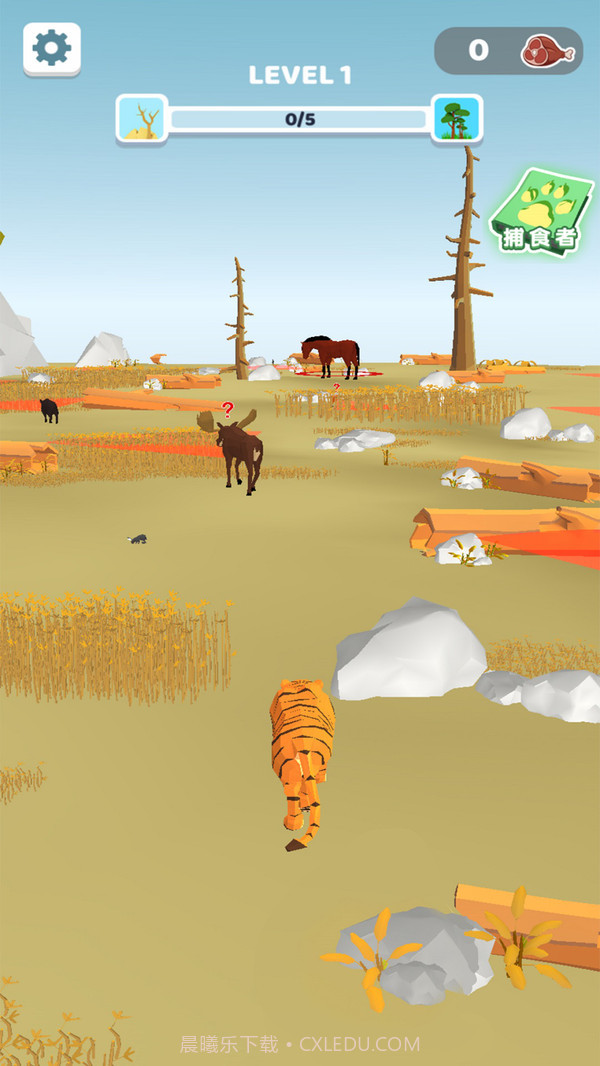Tap the meat currency counter
This screenshot has height=1066, width=600.
click(x=508, y=50)
